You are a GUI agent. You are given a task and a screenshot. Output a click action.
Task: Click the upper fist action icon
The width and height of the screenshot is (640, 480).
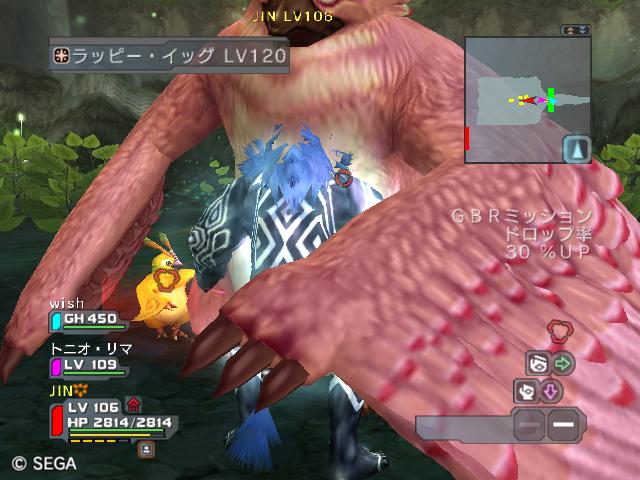pos(538,363)
